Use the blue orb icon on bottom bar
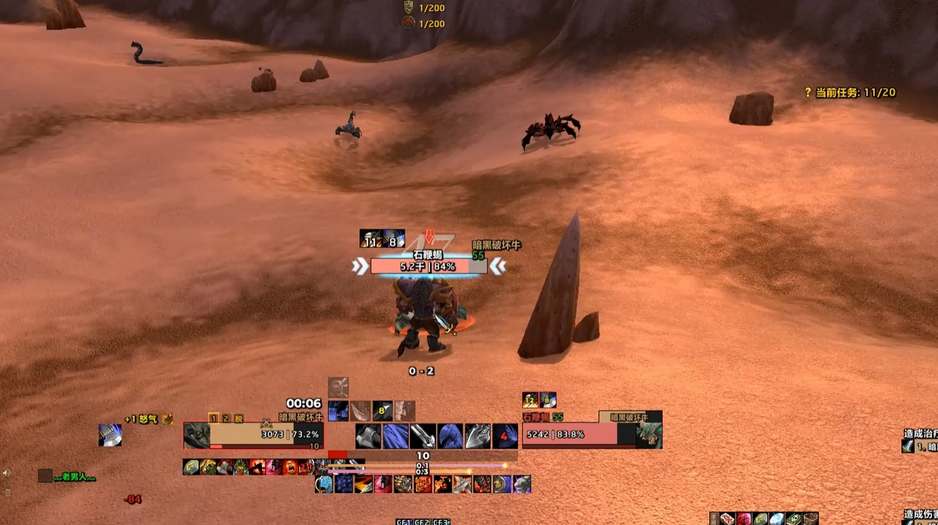Image resolution: width=938 pixels, height=525 pixels. [x=324, y=485]
